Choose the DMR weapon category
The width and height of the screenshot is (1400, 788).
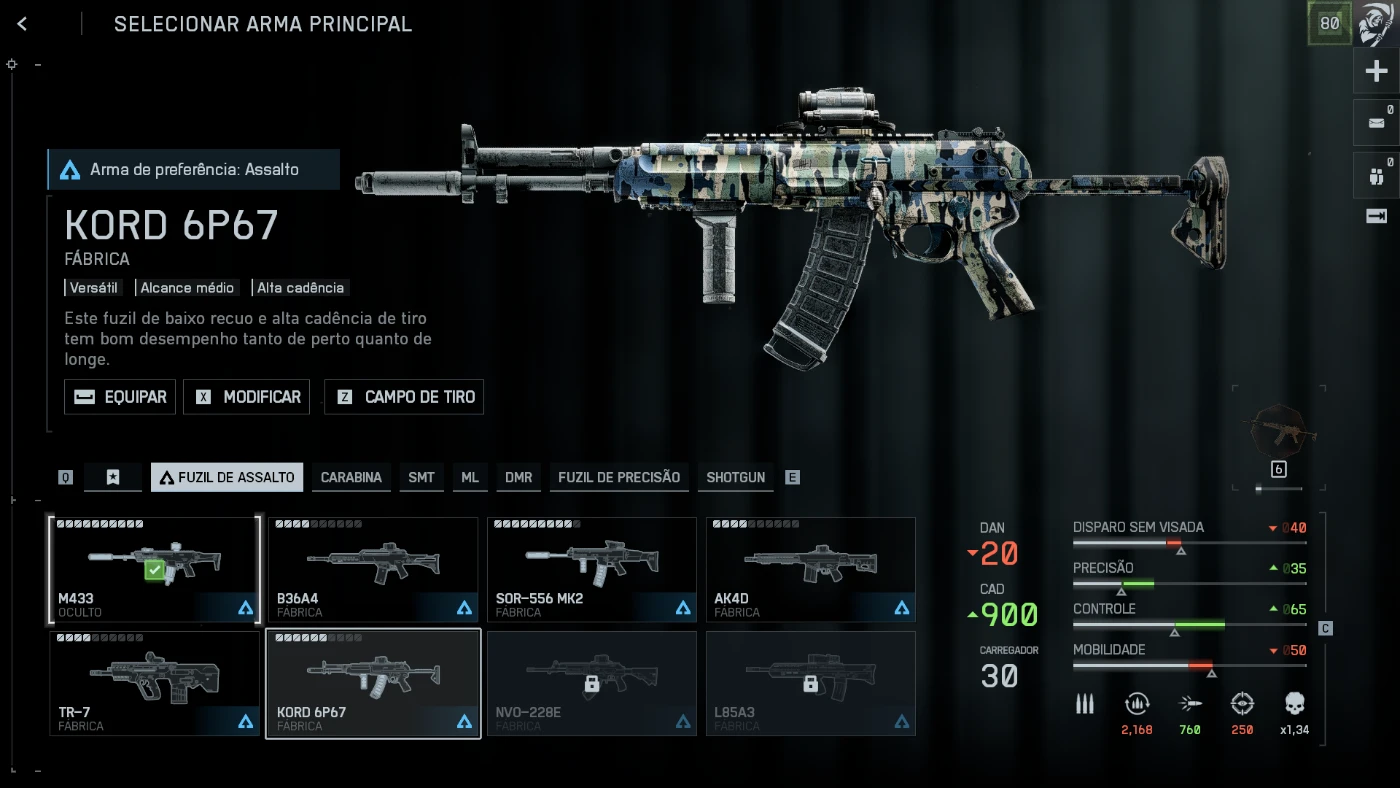click(x=518, y=477)
